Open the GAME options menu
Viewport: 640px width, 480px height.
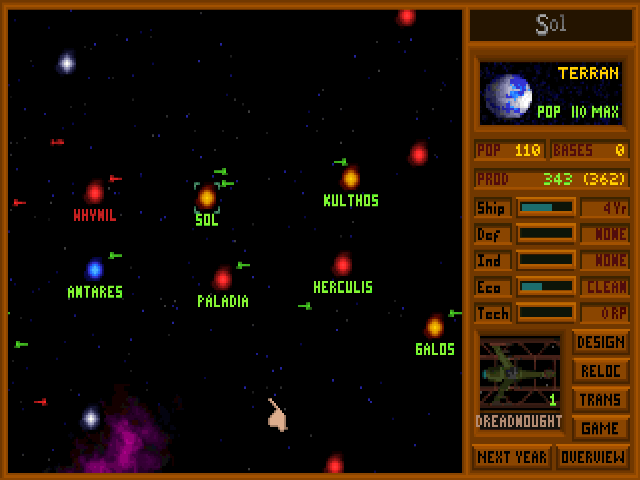[600, 428]
